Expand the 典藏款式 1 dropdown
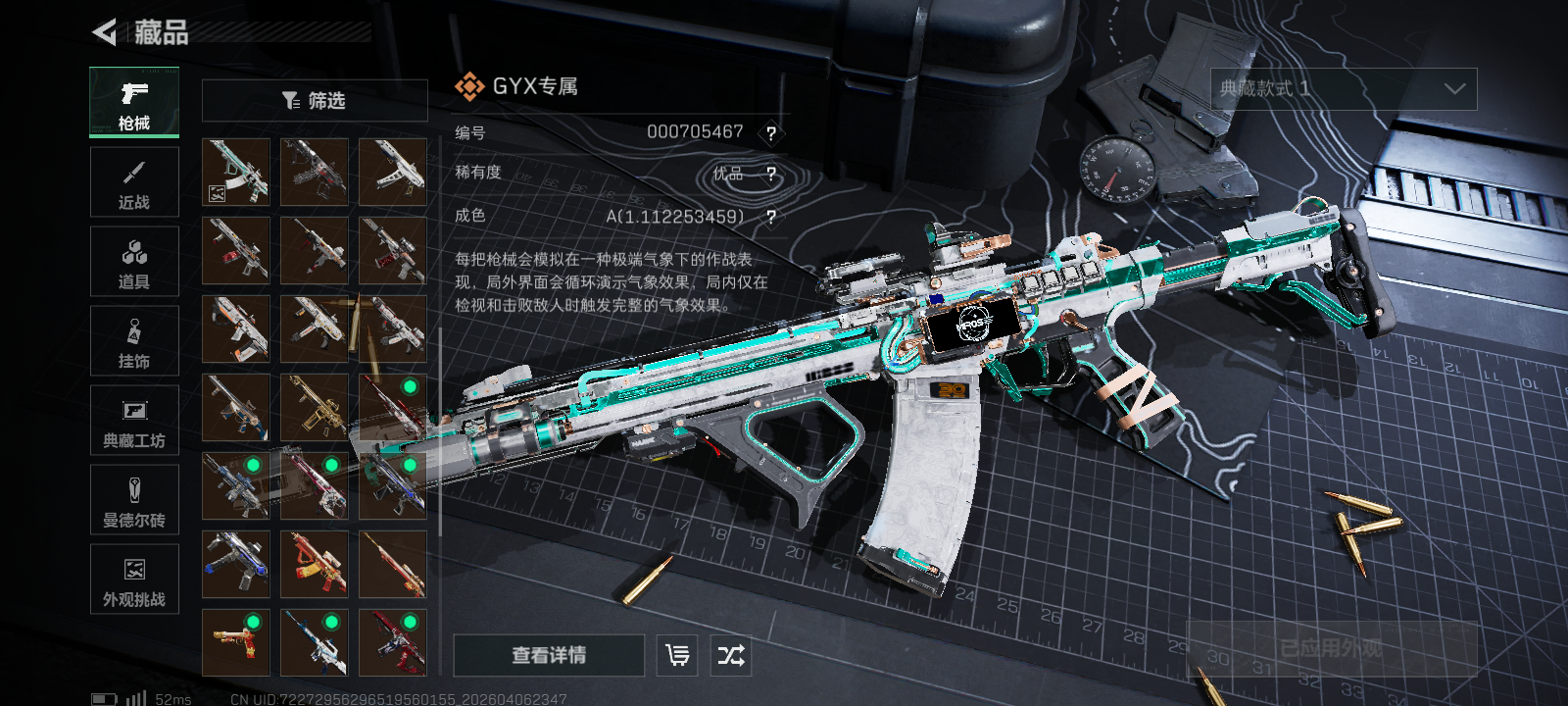This screenshot has height=706, width=1568. click(1344, 89)
